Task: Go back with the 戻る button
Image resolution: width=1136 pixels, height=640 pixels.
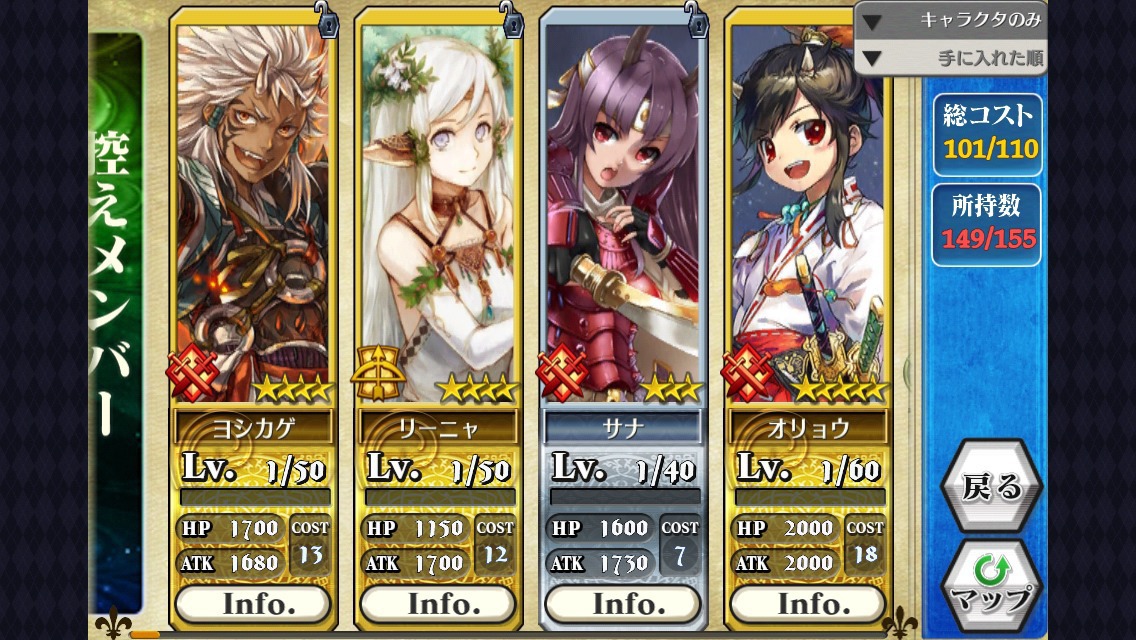Action: click(x=991, y=487)
